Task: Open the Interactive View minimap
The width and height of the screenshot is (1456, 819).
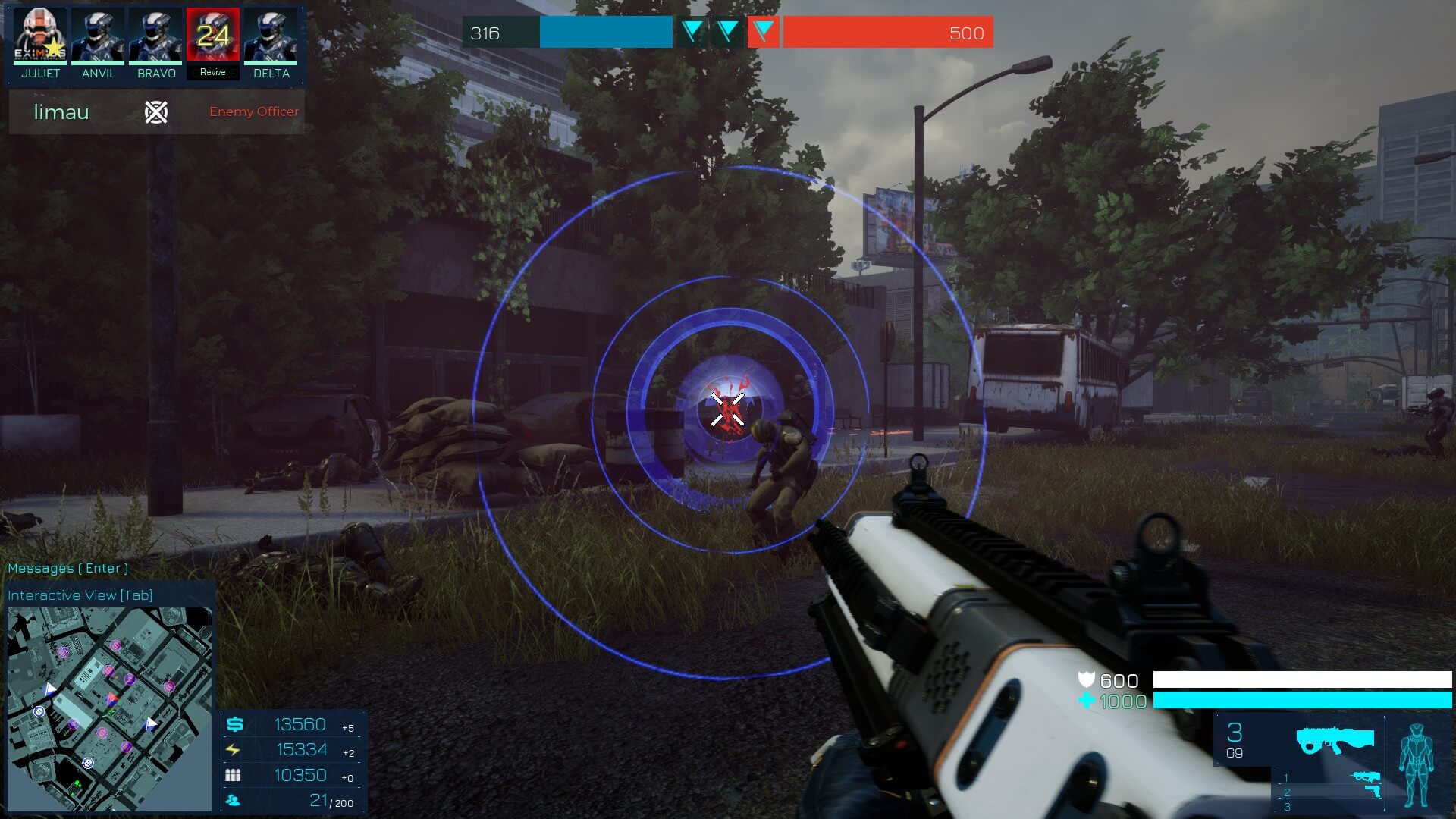Action: 109,708
